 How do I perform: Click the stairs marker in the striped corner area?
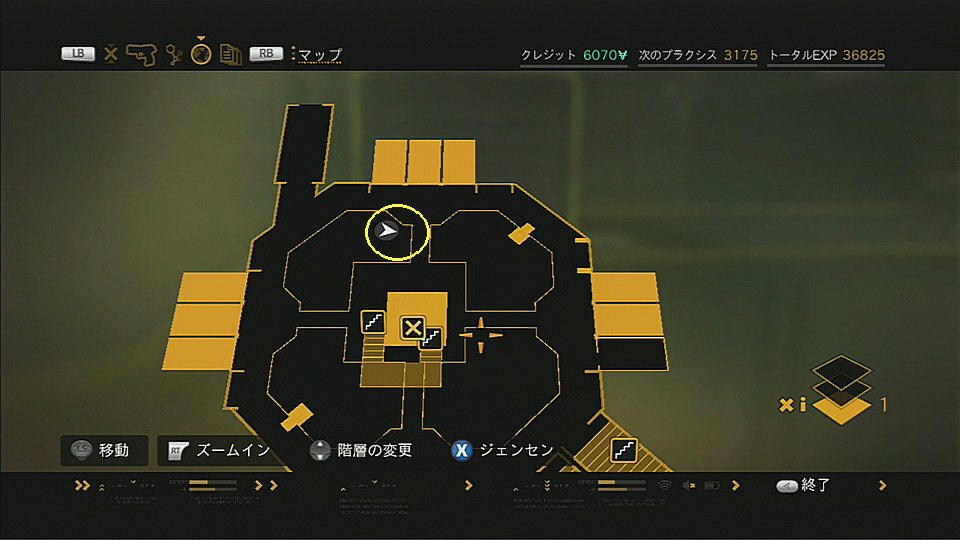624,449
